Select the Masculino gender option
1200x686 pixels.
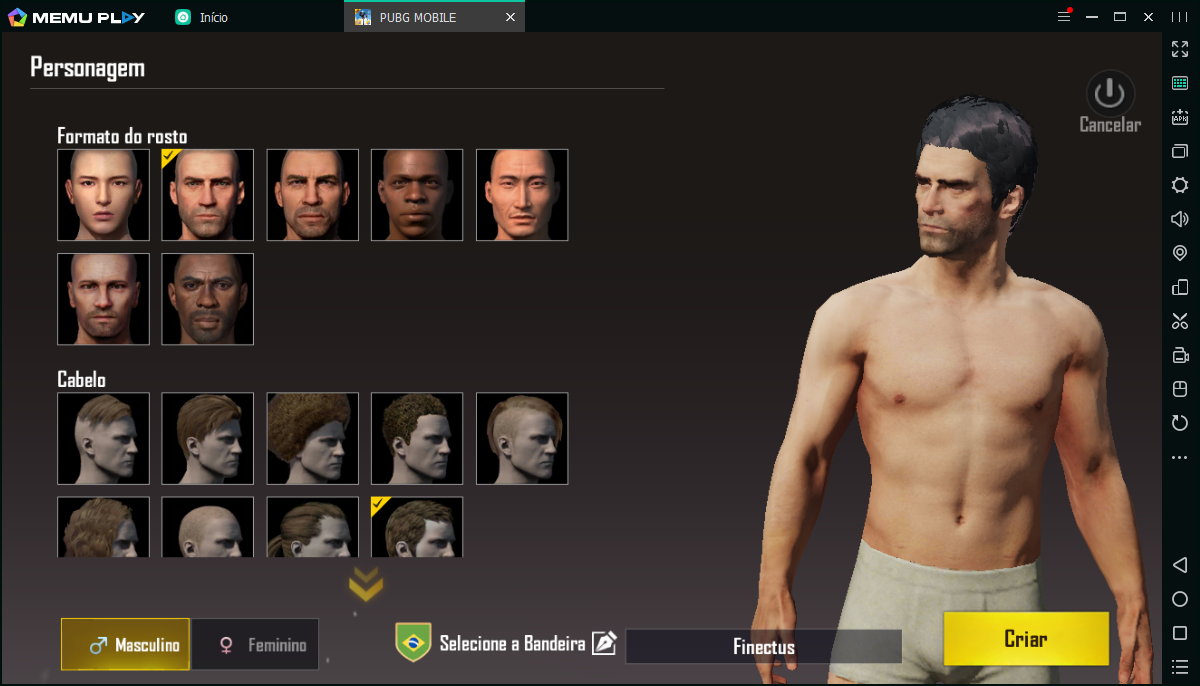click(x=126, y=645)
